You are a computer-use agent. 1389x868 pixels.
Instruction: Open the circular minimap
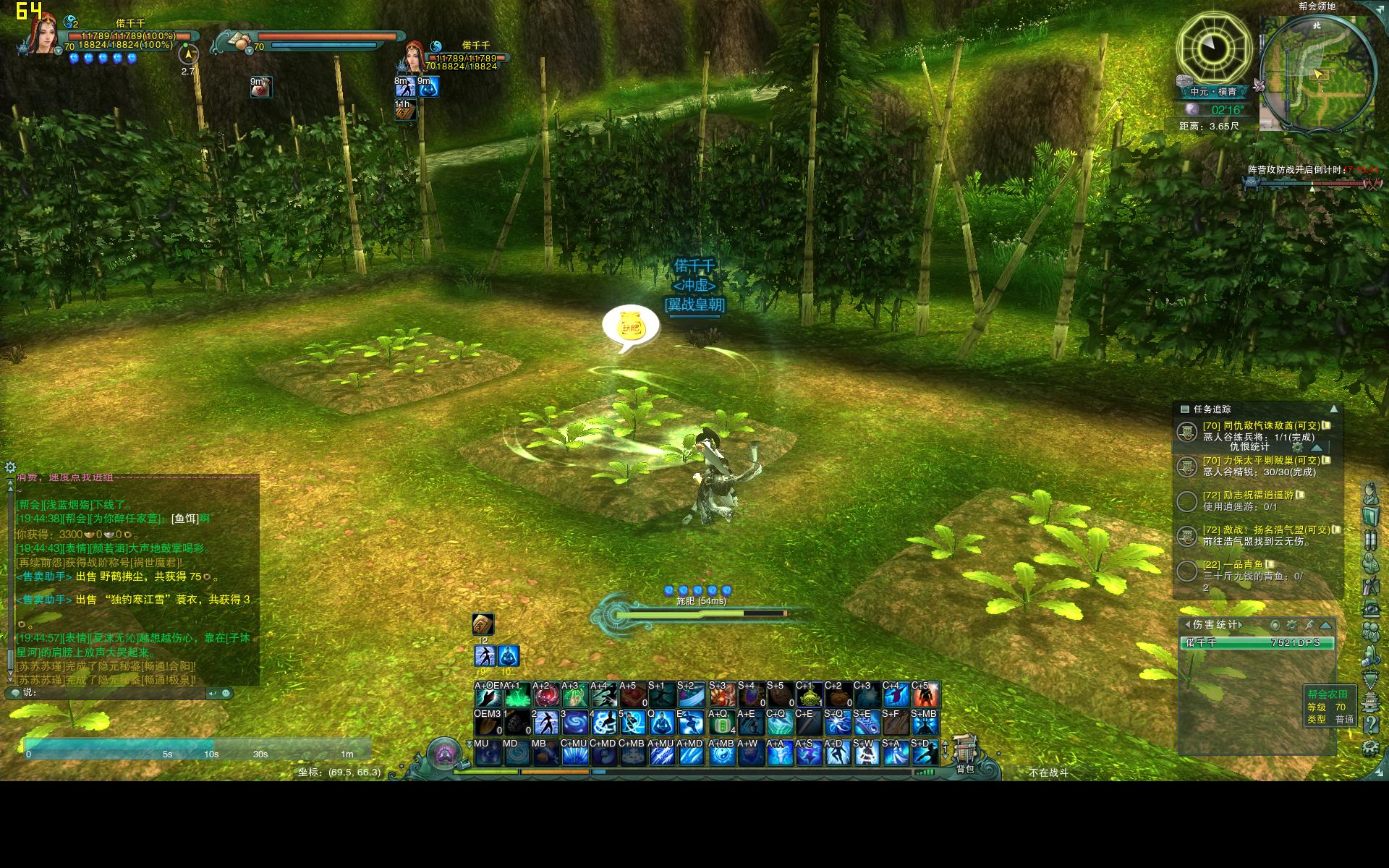[x=1317, y=74]
